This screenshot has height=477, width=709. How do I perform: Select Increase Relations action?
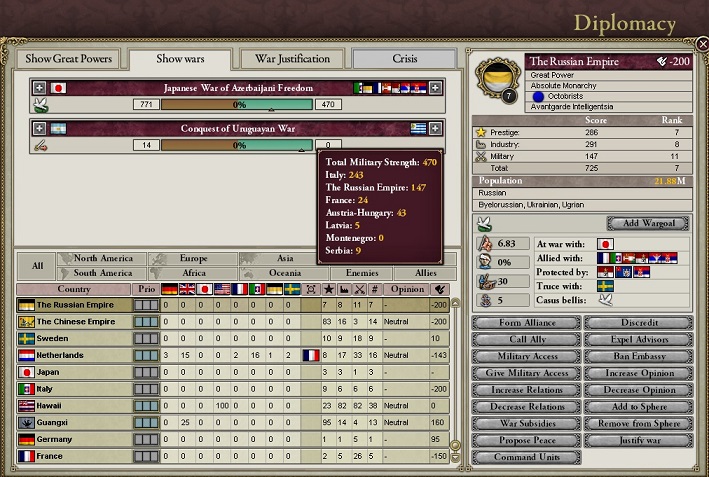click(525, 391)
